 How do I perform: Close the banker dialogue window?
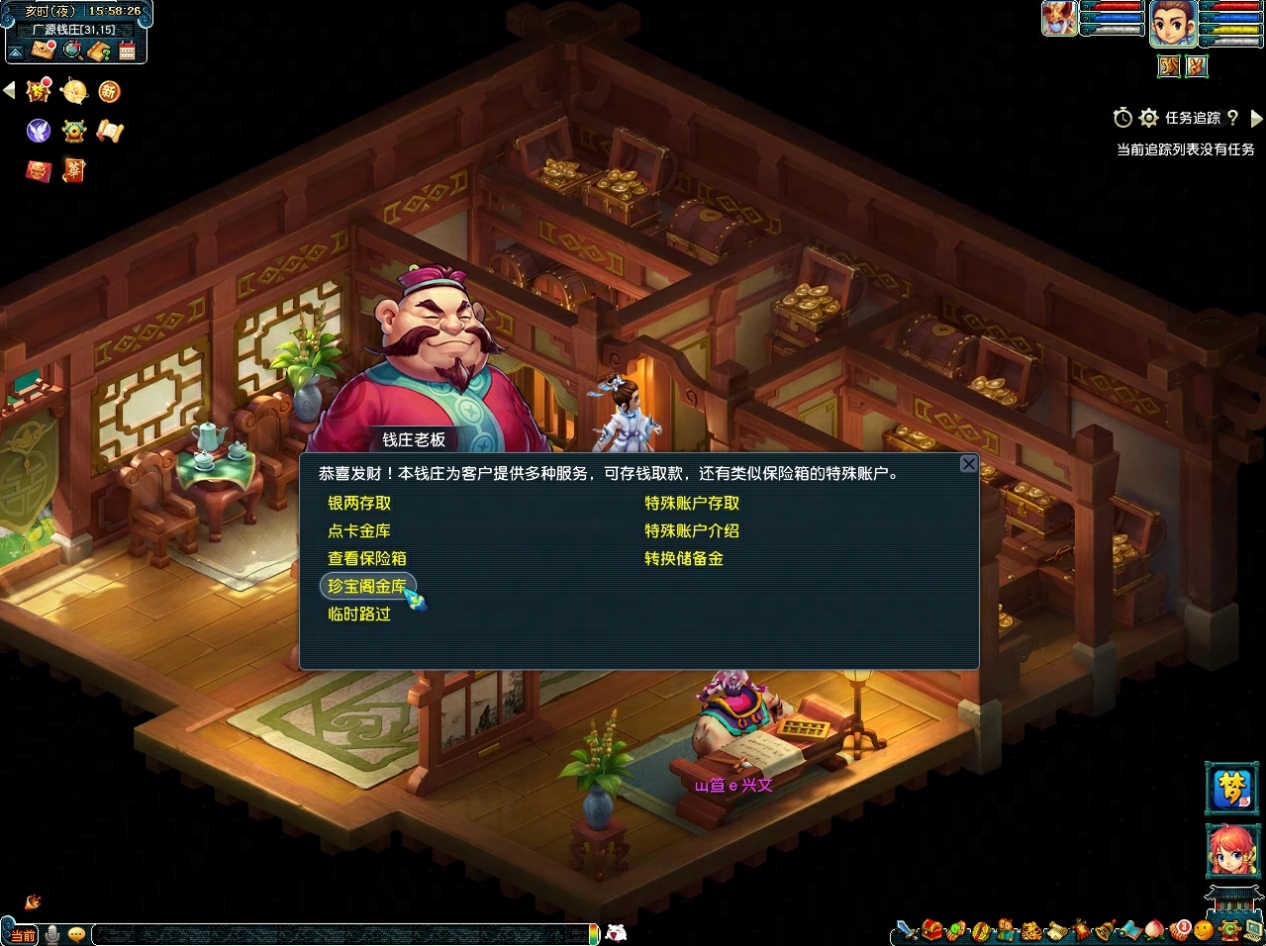pyautogui.click(x=968, y=464)
